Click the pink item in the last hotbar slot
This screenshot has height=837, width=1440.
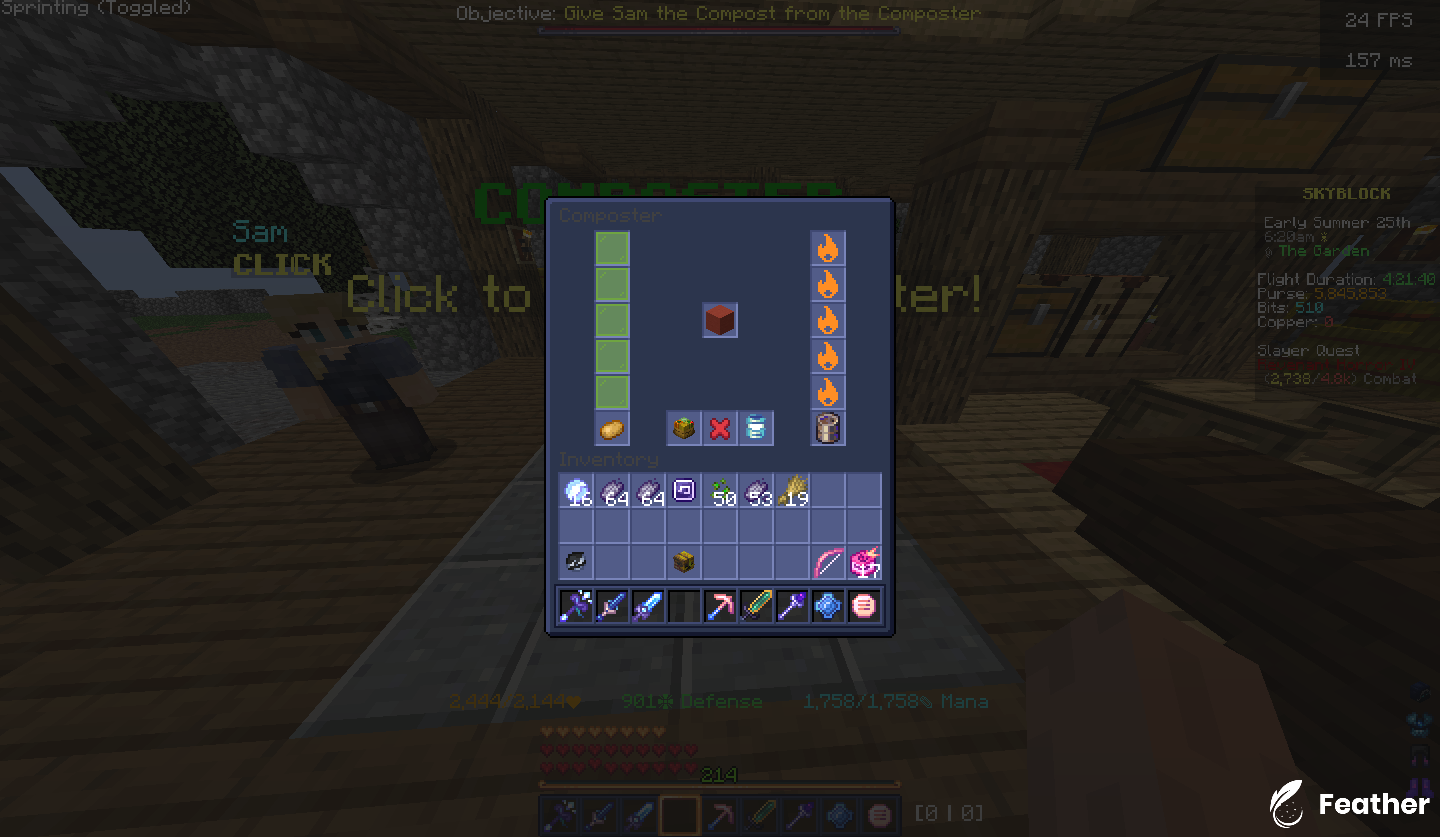(x=863, y=605)
